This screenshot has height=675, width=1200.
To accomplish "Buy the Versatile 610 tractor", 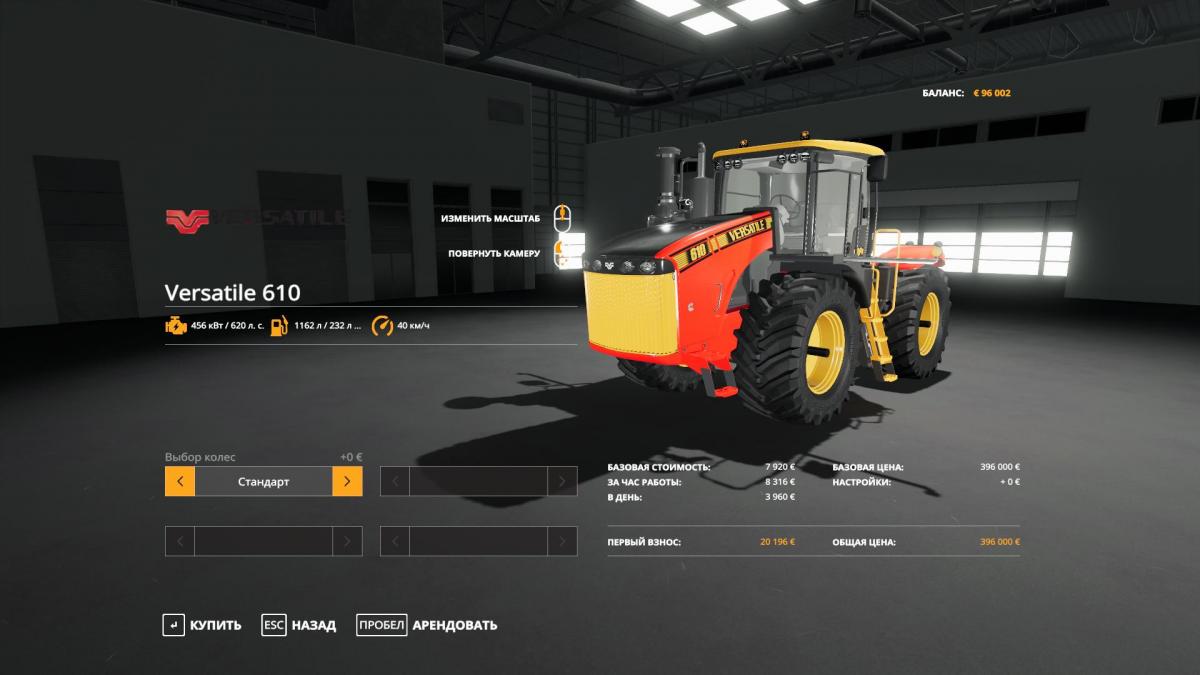I will click(203, 625).
